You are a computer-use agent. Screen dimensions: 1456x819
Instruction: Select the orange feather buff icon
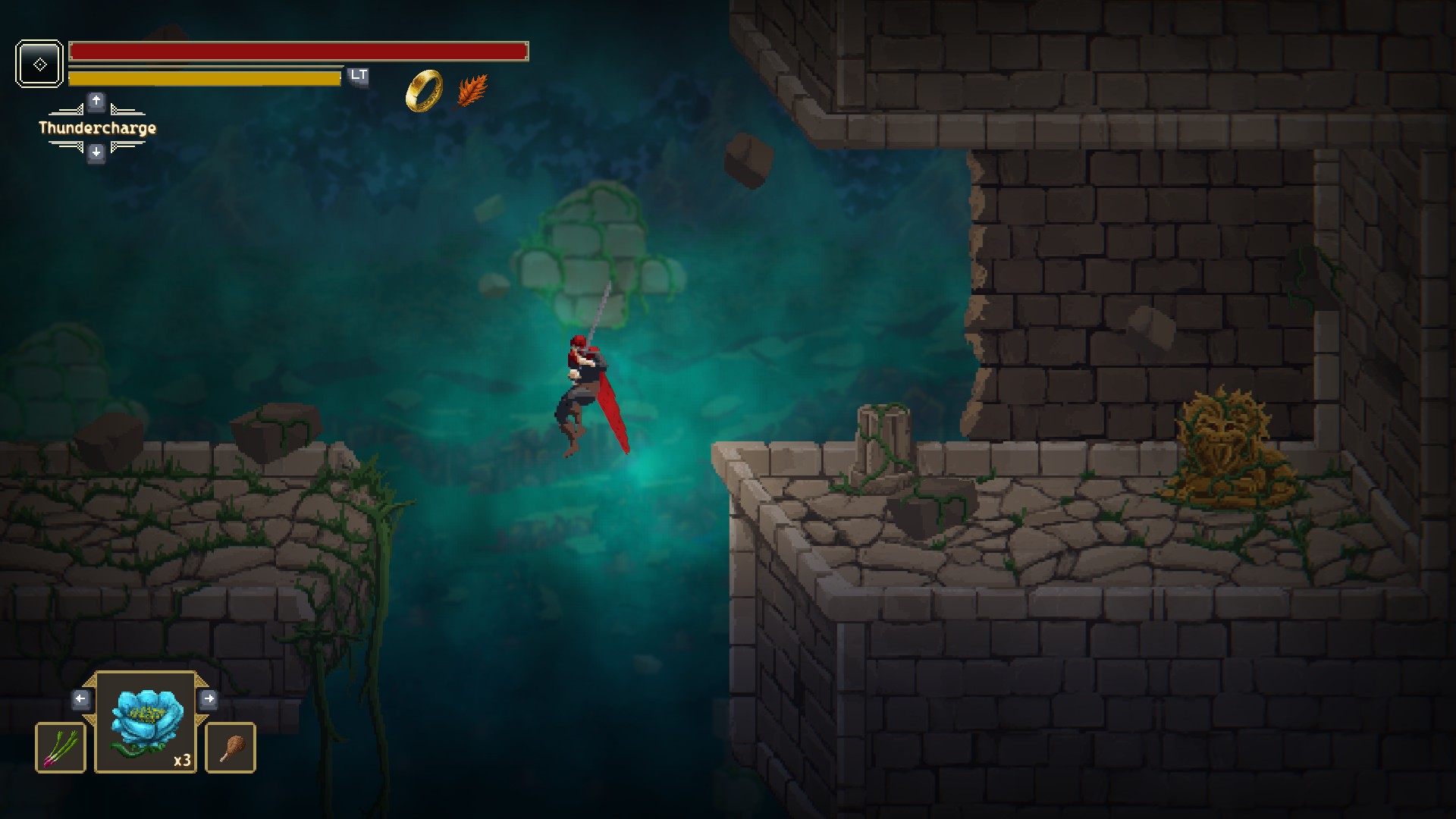472,91
